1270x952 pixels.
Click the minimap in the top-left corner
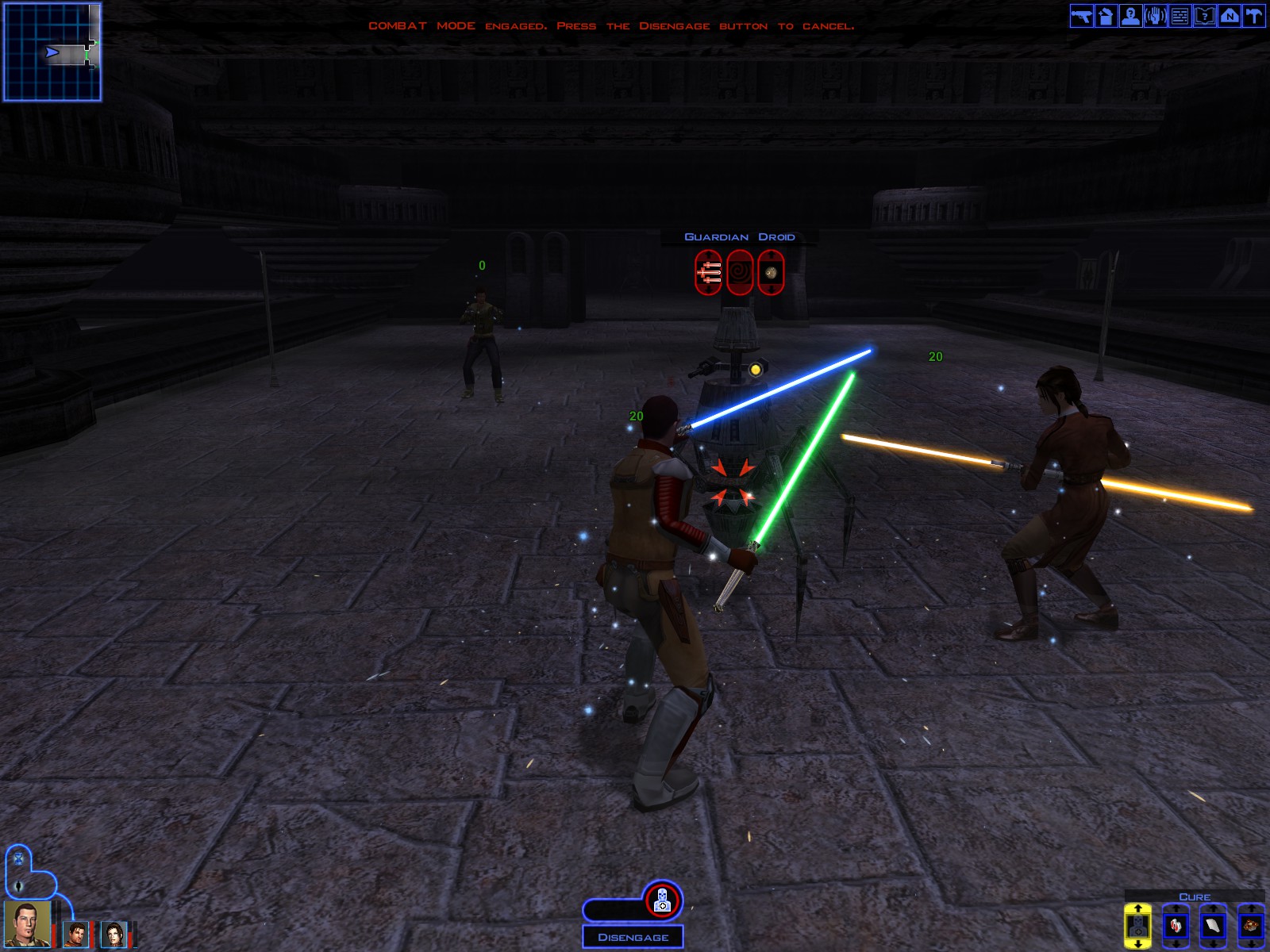(54, 52)
